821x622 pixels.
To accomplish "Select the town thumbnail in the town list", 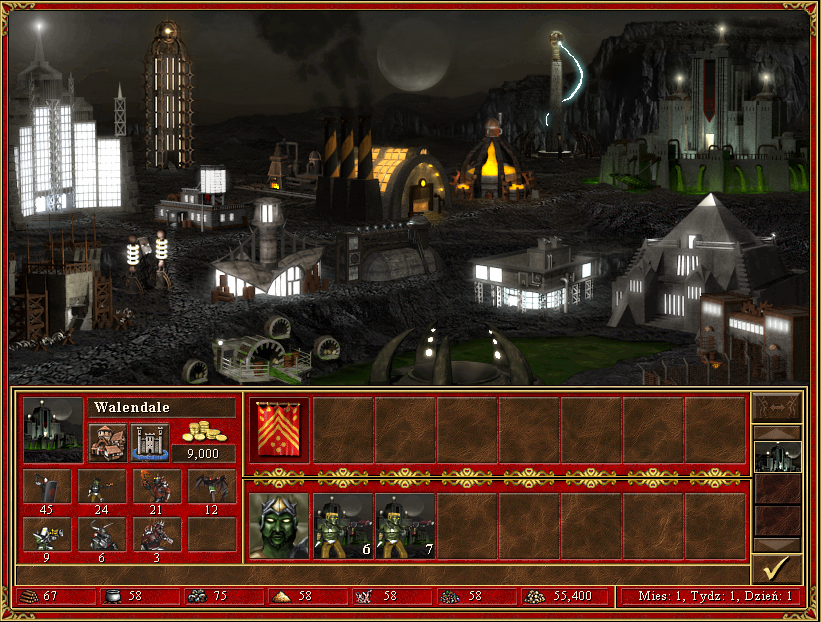I will (777, 457).
